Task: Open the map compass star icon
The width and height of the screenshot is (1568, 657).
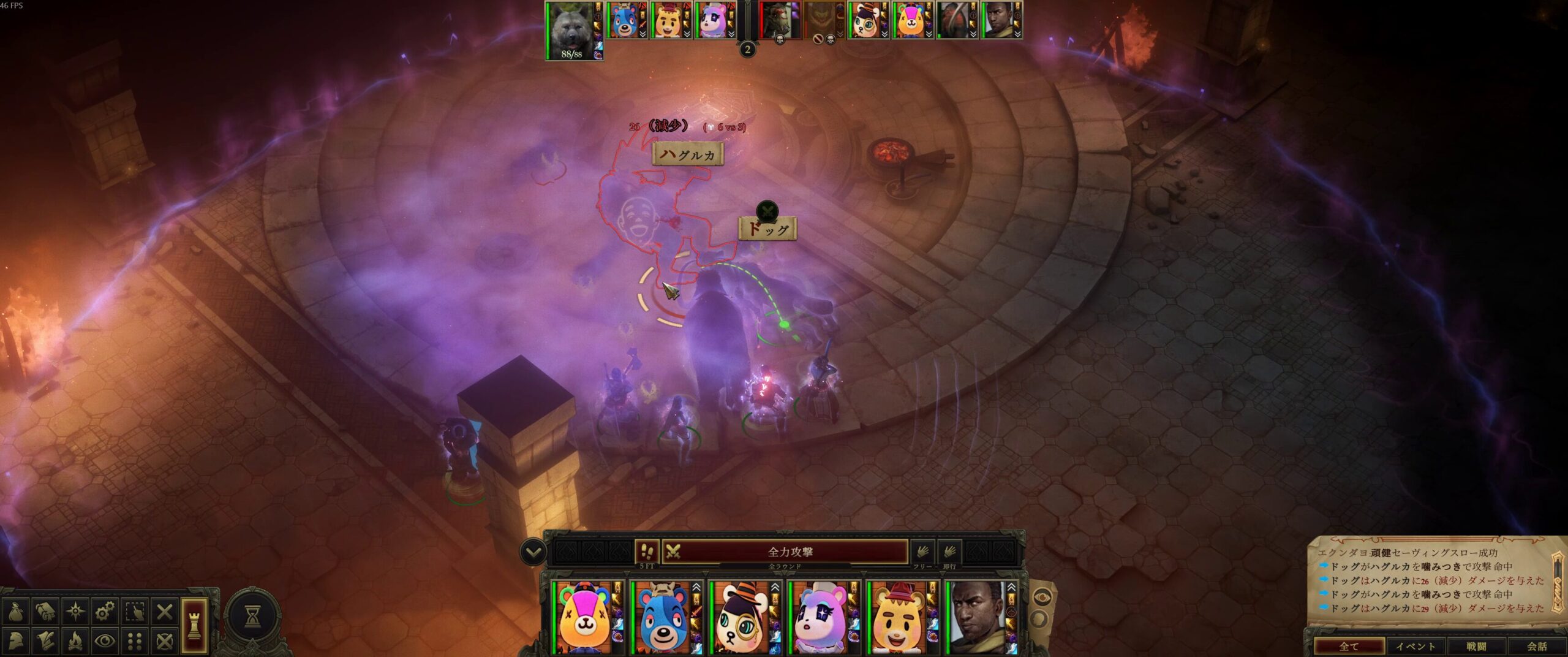Action: (75, 611)
